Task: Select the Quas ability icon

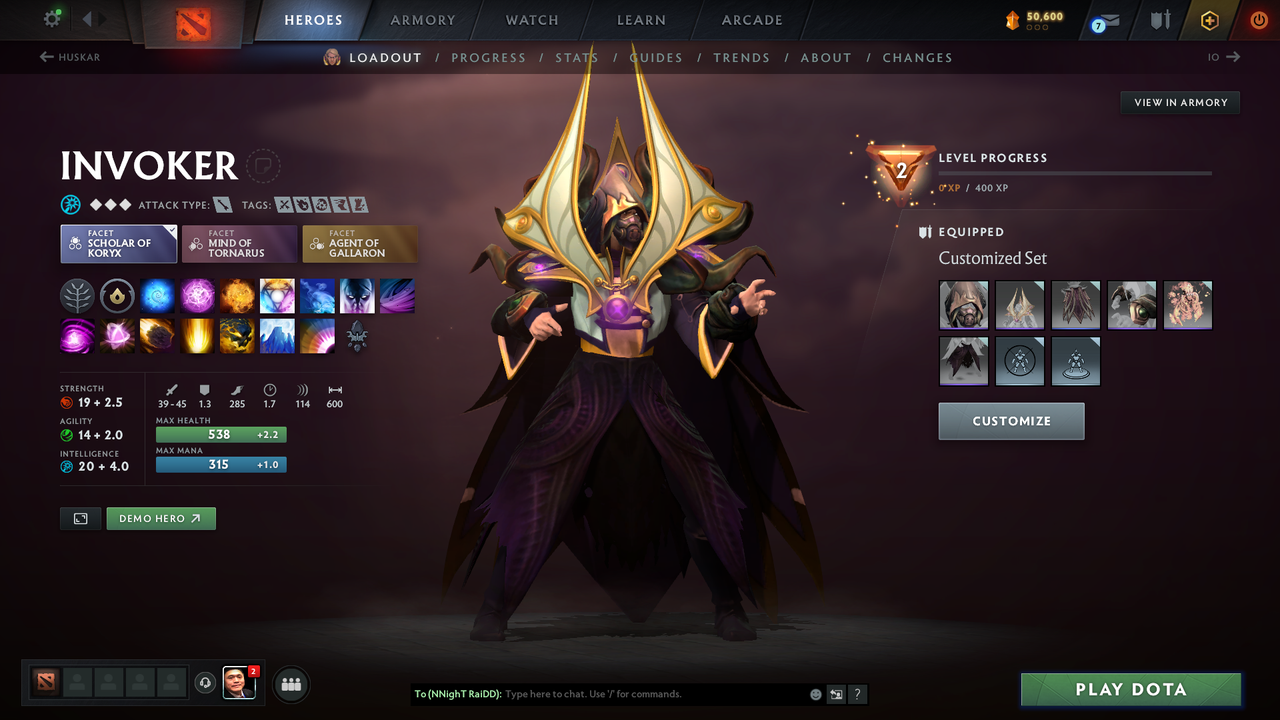Action: (x=157, y=295)
